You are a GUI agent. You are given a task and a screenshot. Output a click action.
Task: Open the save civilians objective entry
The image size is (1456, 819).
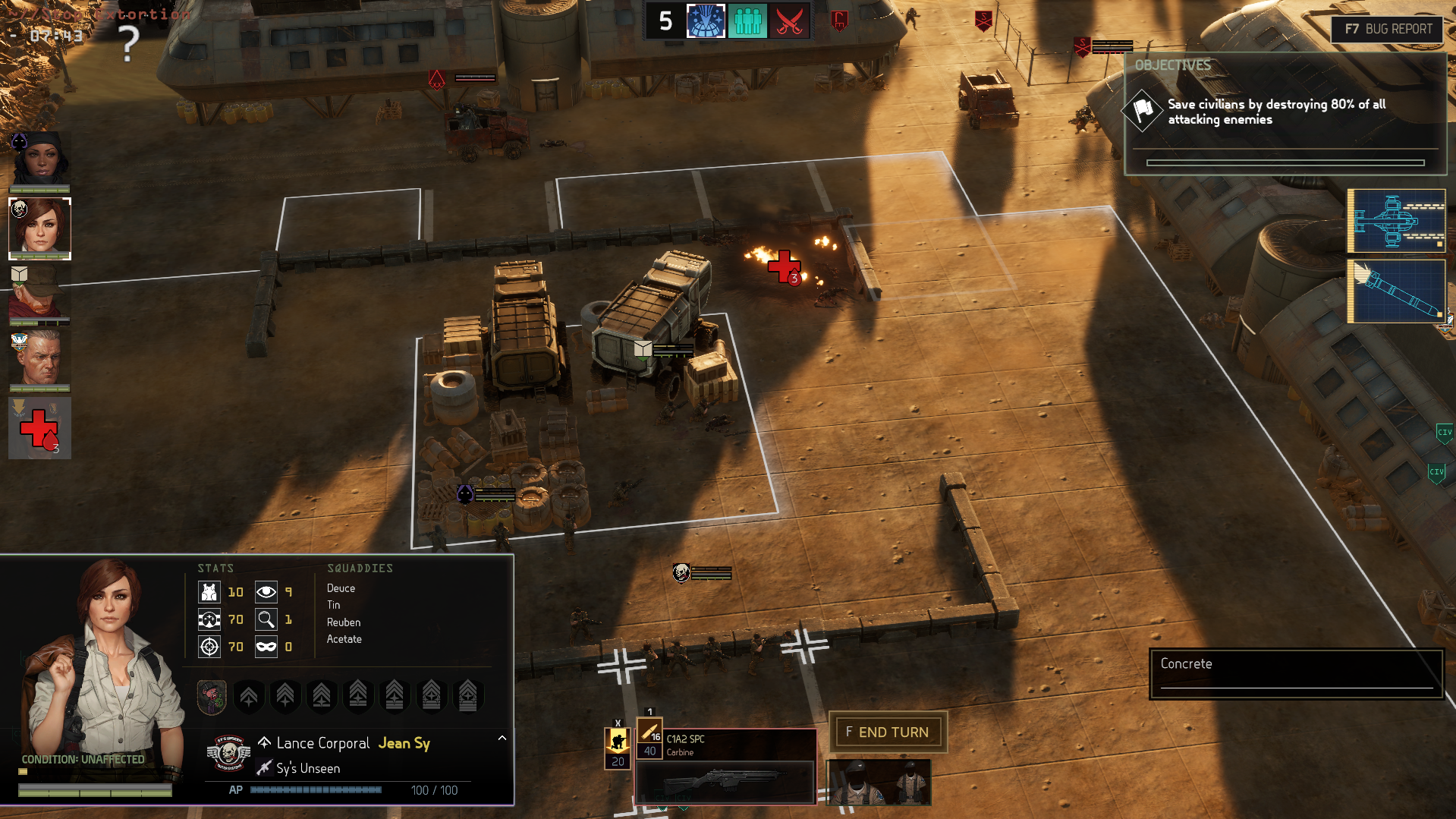(1276, 112)
